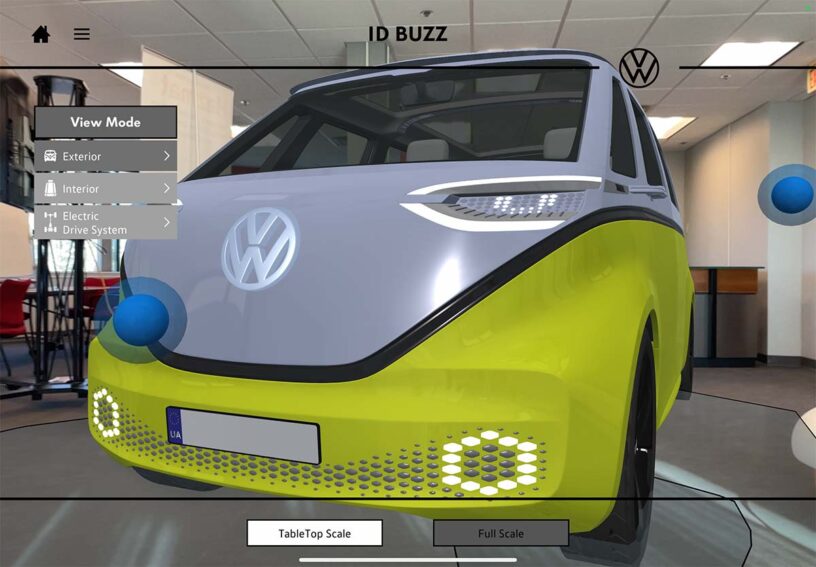The image size is (816, 567).
Task: Go to the home screen icon
Action: pos(41,34)
